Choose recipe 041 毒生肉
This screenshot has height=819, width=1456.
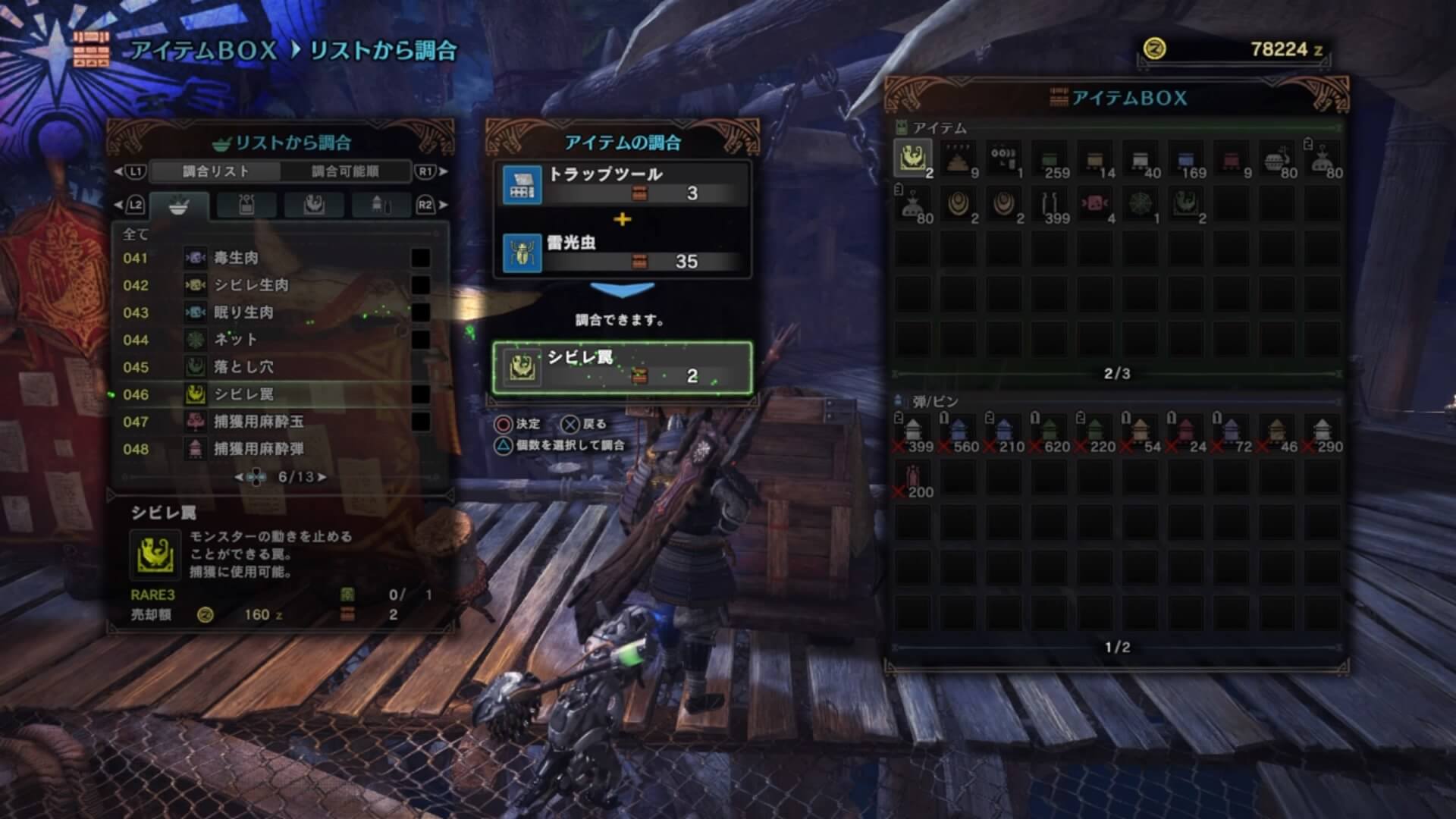(273, 258)
